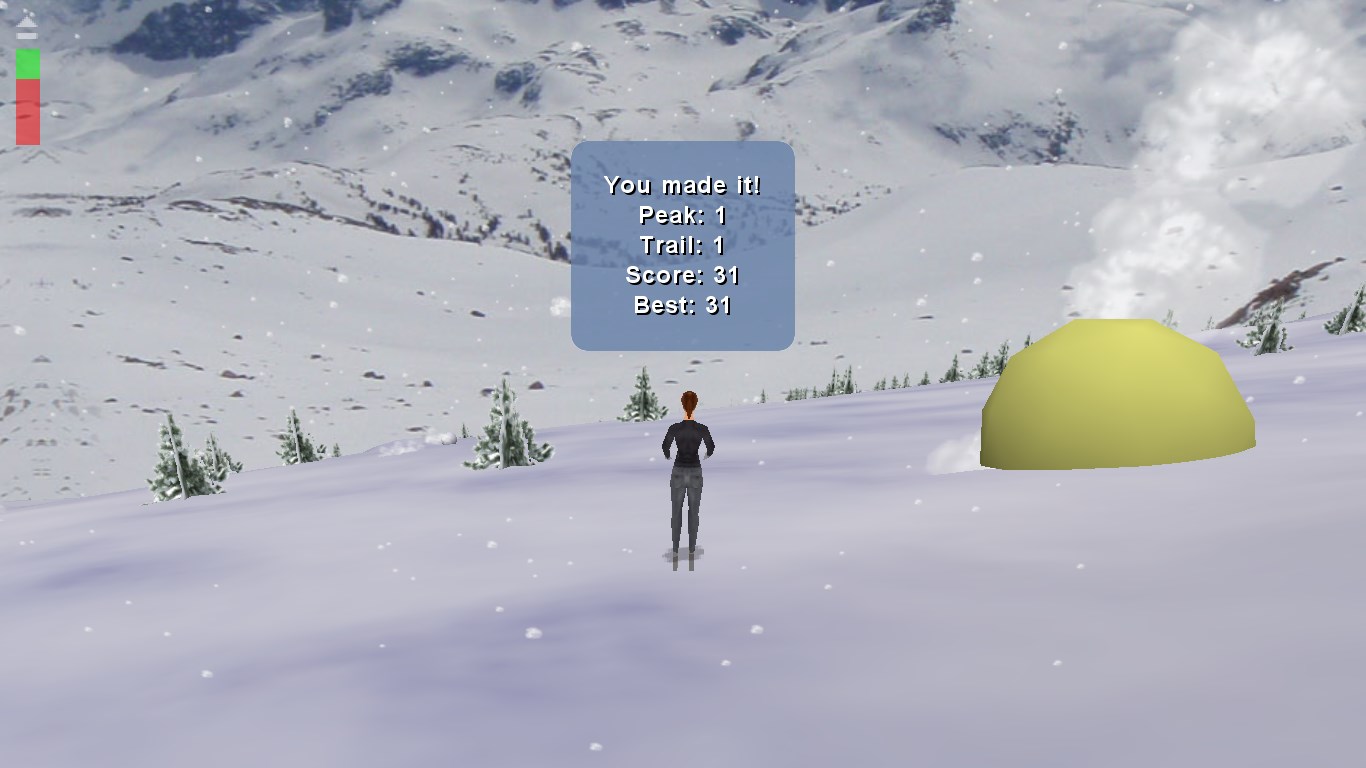Viewport: 1366px width, 768px height.
Task: Click the eject-shaped arrow icon above the meter
Action: 27,28
